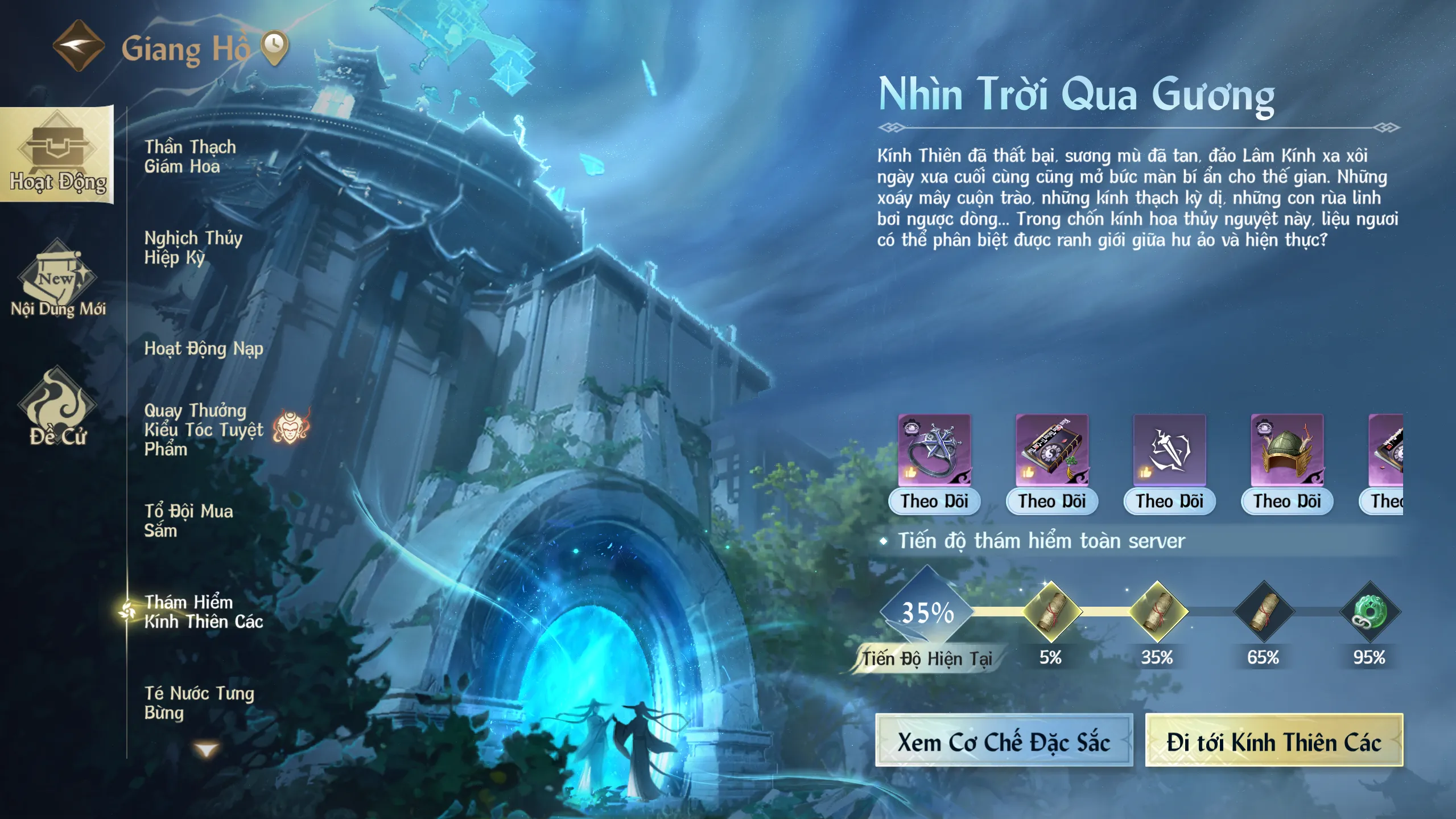Switch to the Hoạt Động tab

[57, 155]
